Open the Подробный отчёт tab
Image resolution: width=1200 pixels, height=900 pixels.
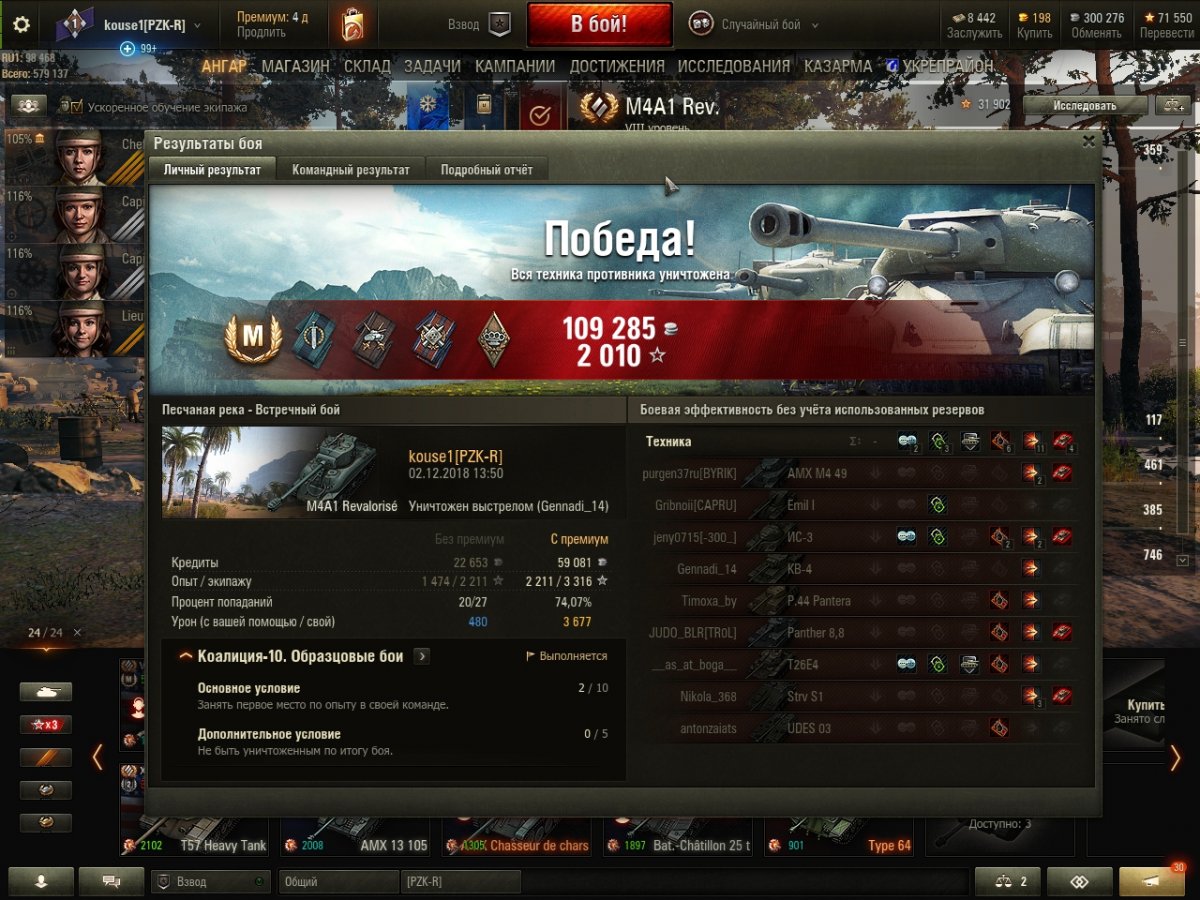click(486, 170)
